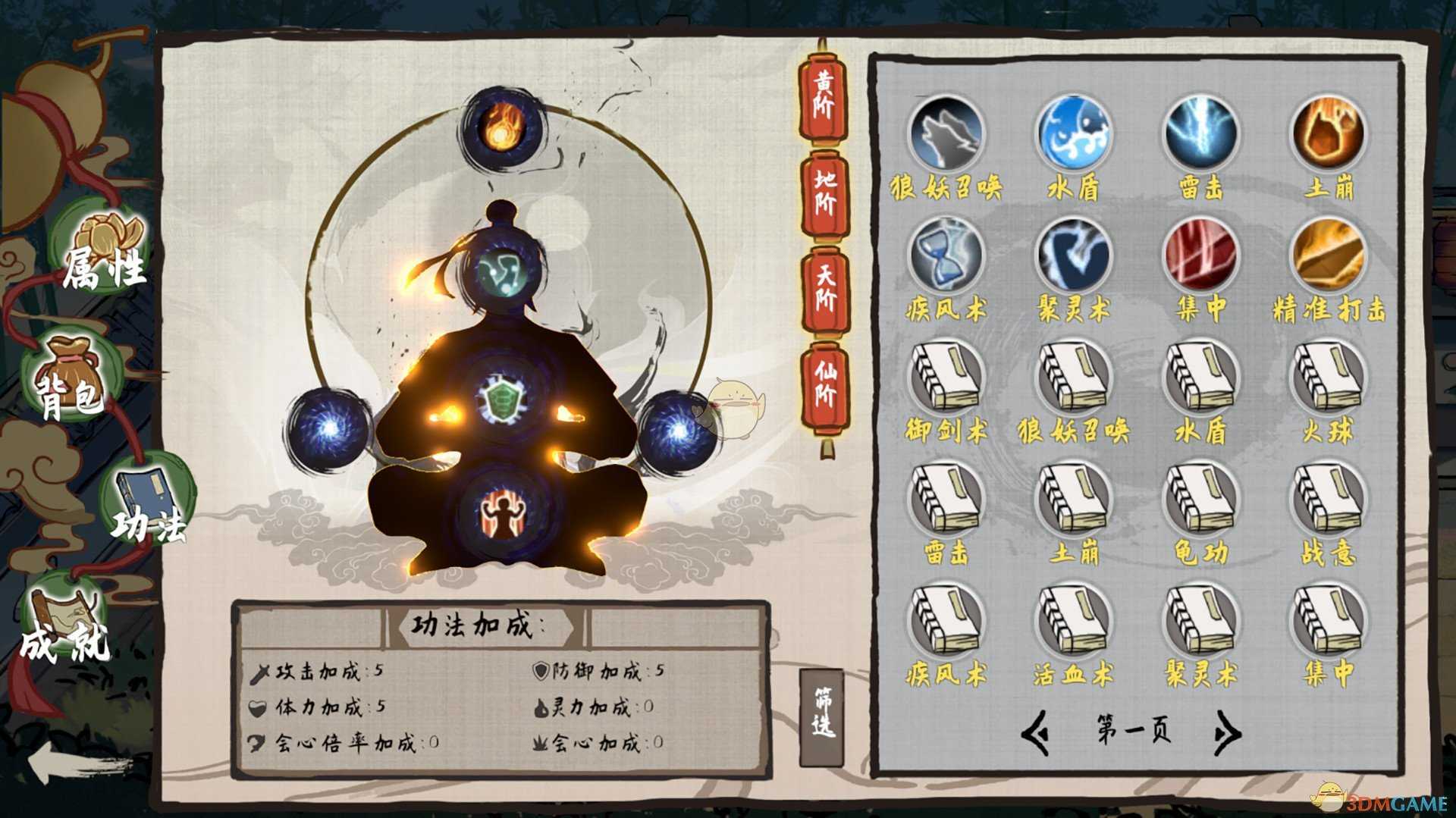Switch to the 成就 achievements panel
1456x818 pixels.
(x=64, y=629)
